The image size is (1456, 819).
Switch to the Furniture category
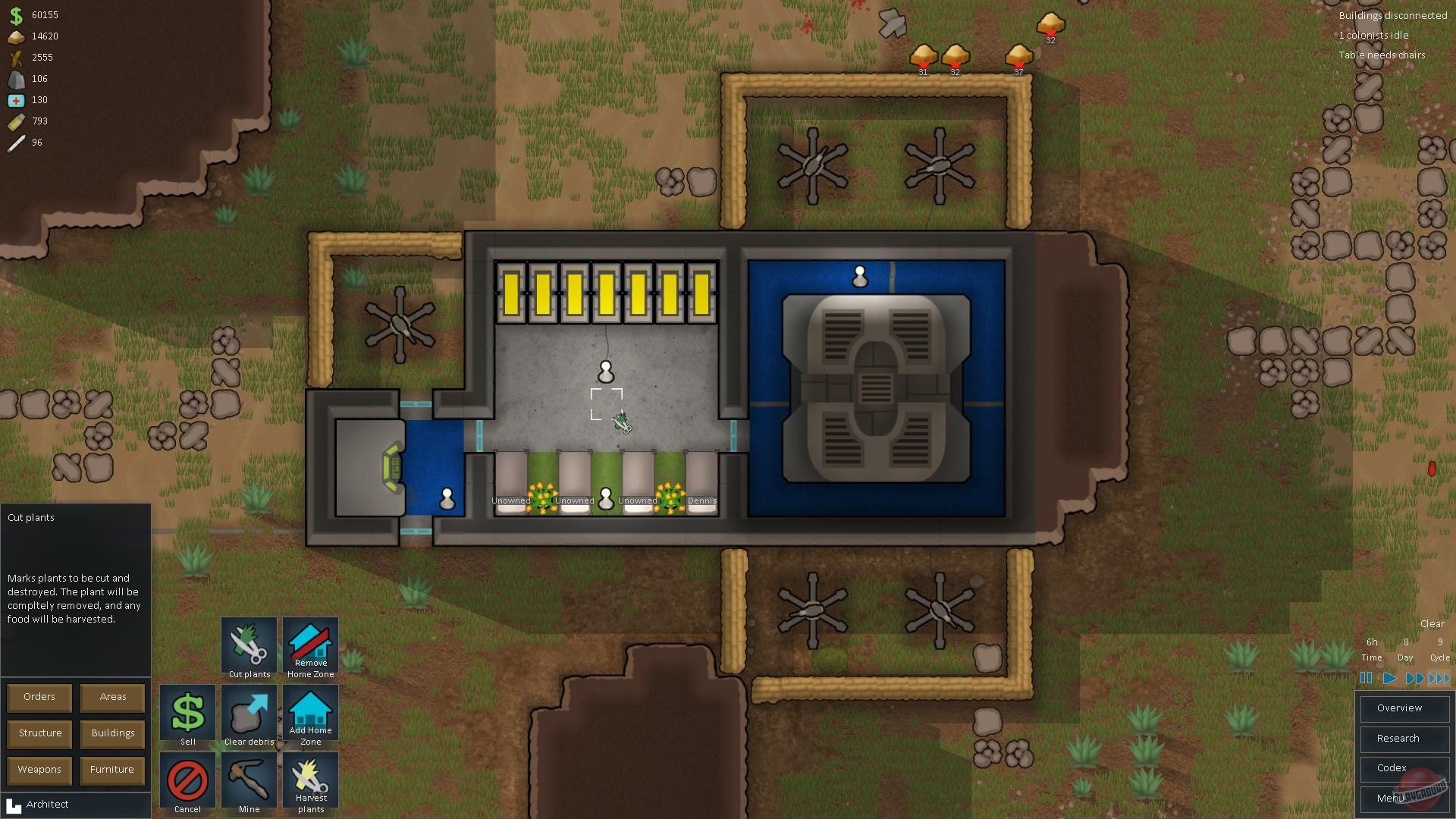111,770
